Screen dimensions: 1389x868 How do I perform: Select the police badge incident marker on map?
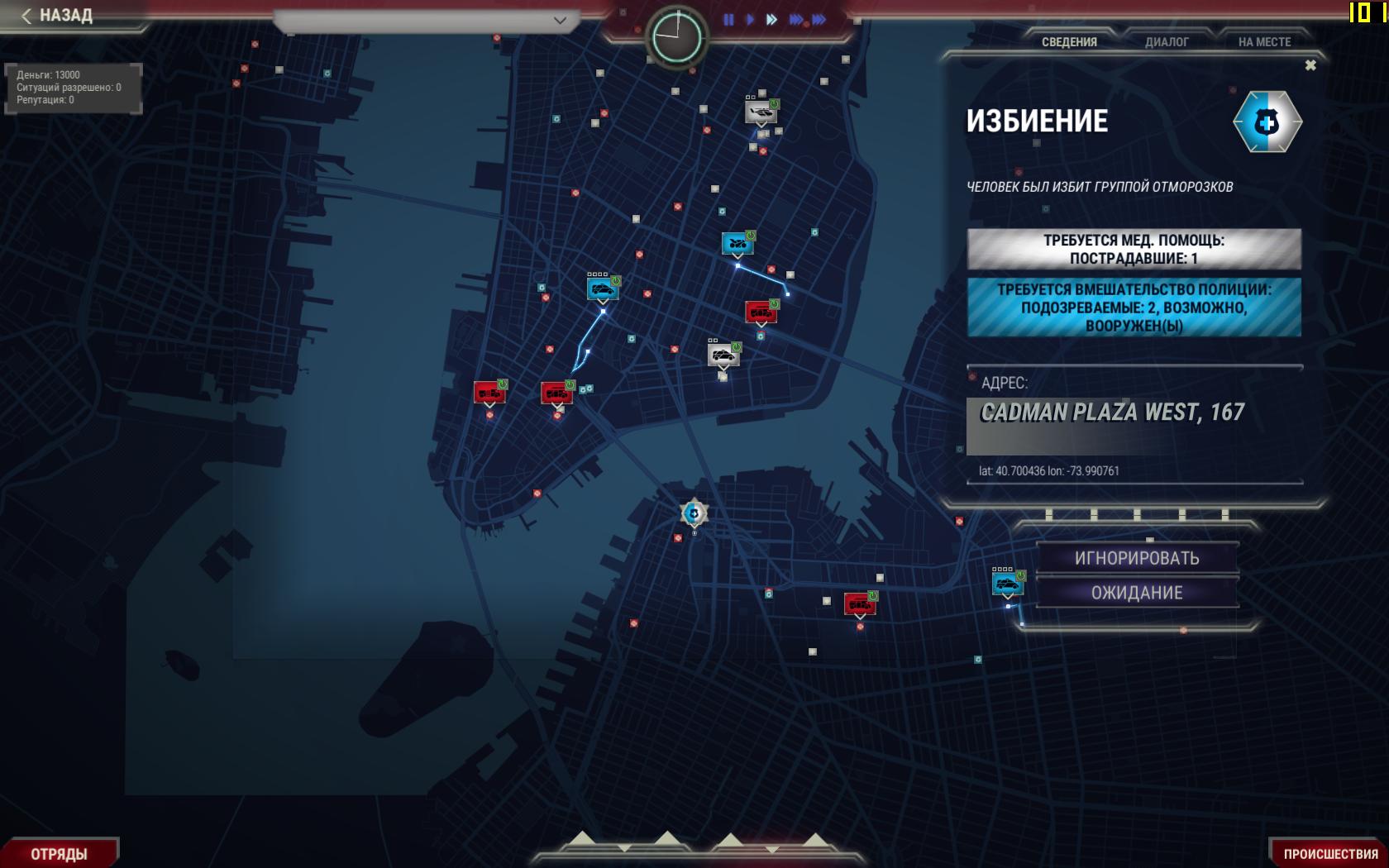694,513
